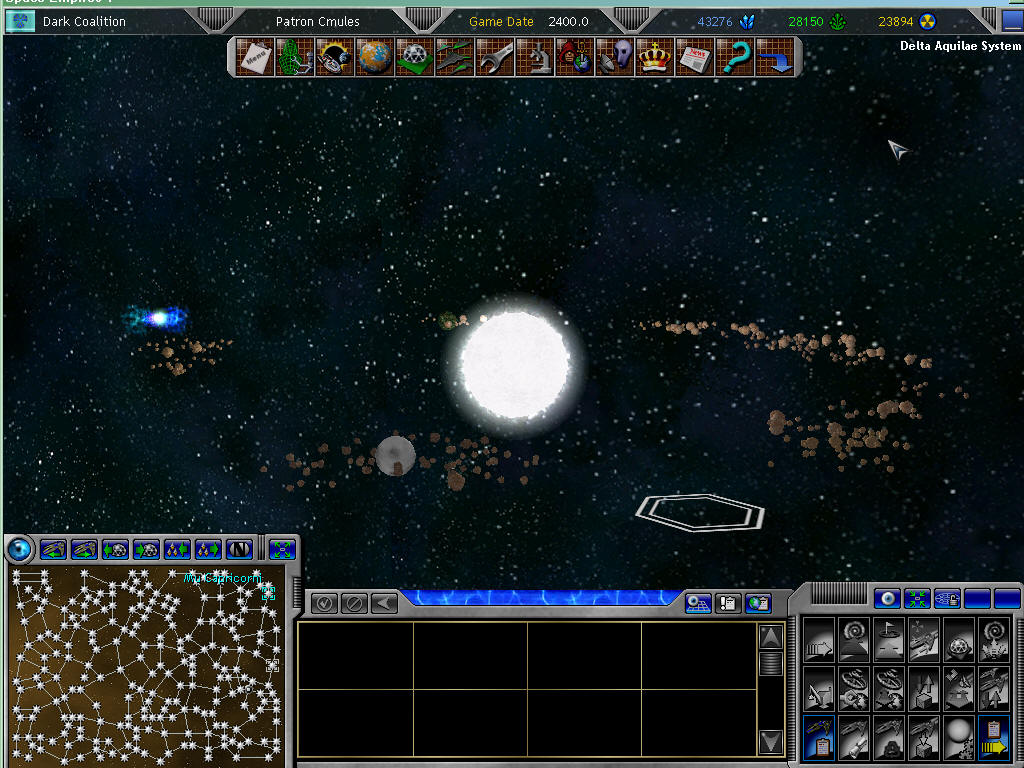
Task: Open the green fighter ships icon
Action: 455,57
